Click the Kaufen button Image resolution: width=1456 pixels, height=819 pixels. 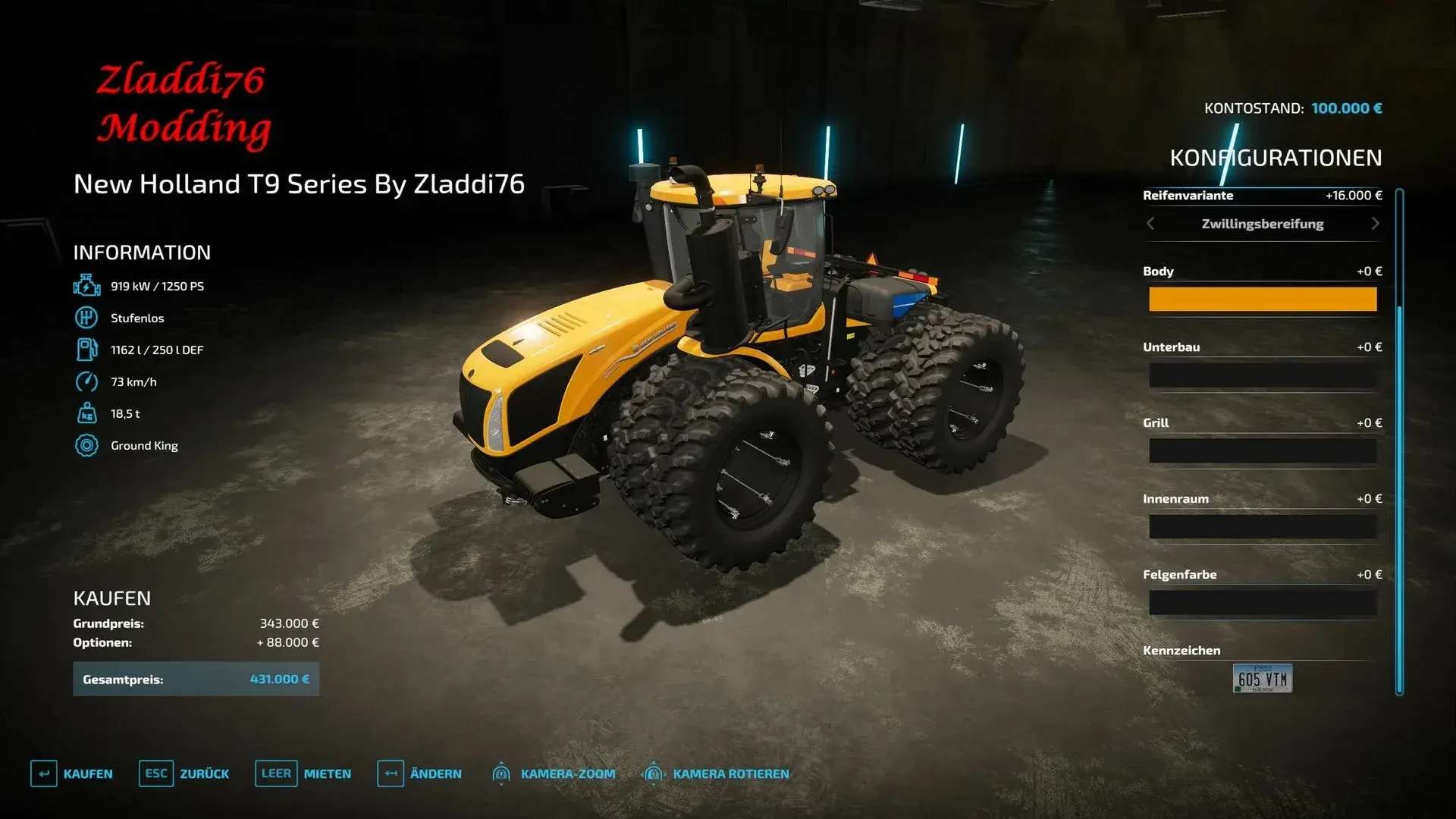pyautogui.click(x=72, y=773)
